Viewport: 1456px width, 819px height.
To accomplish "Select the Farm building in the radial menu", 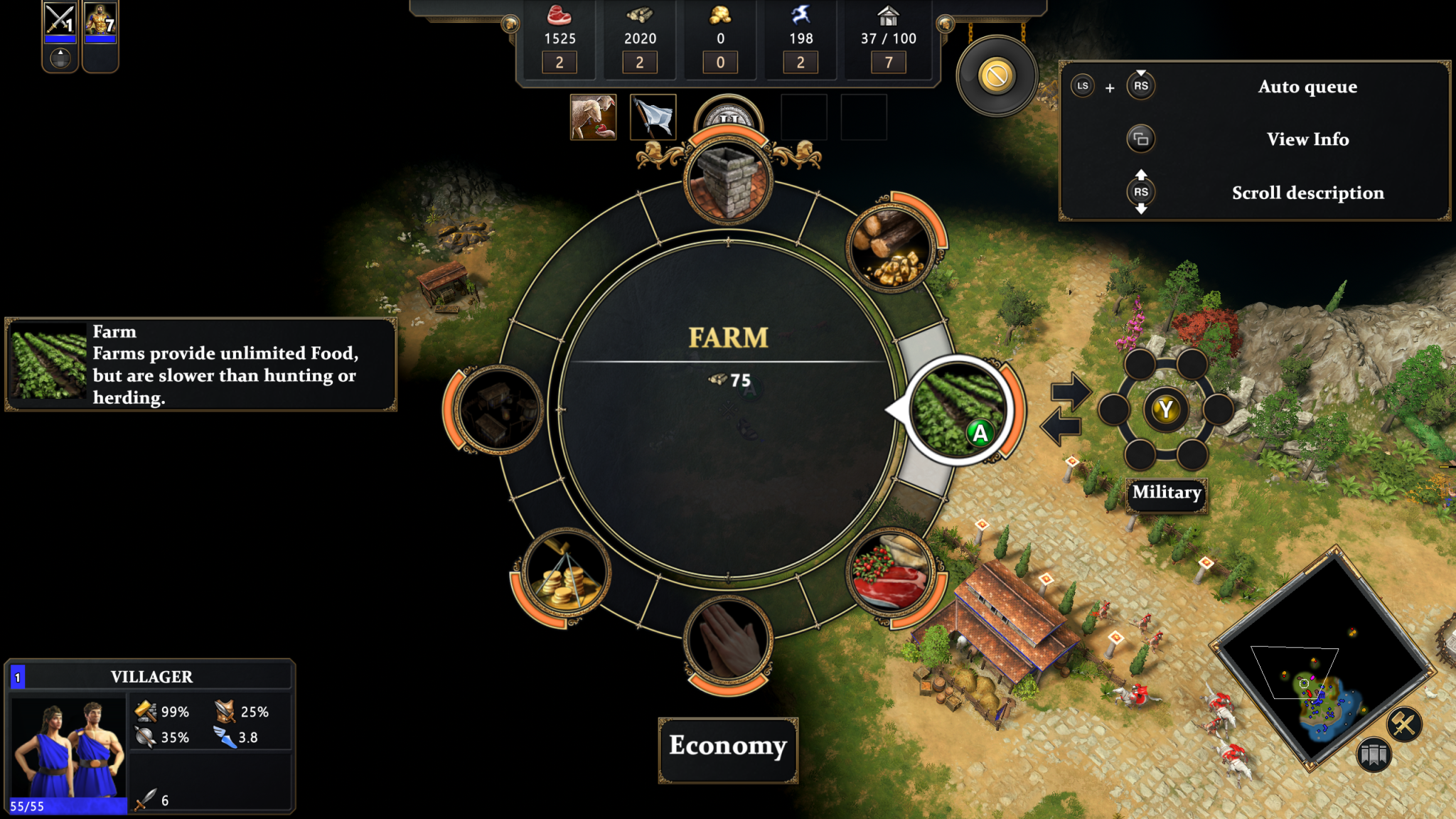I will tap(958, 409).
